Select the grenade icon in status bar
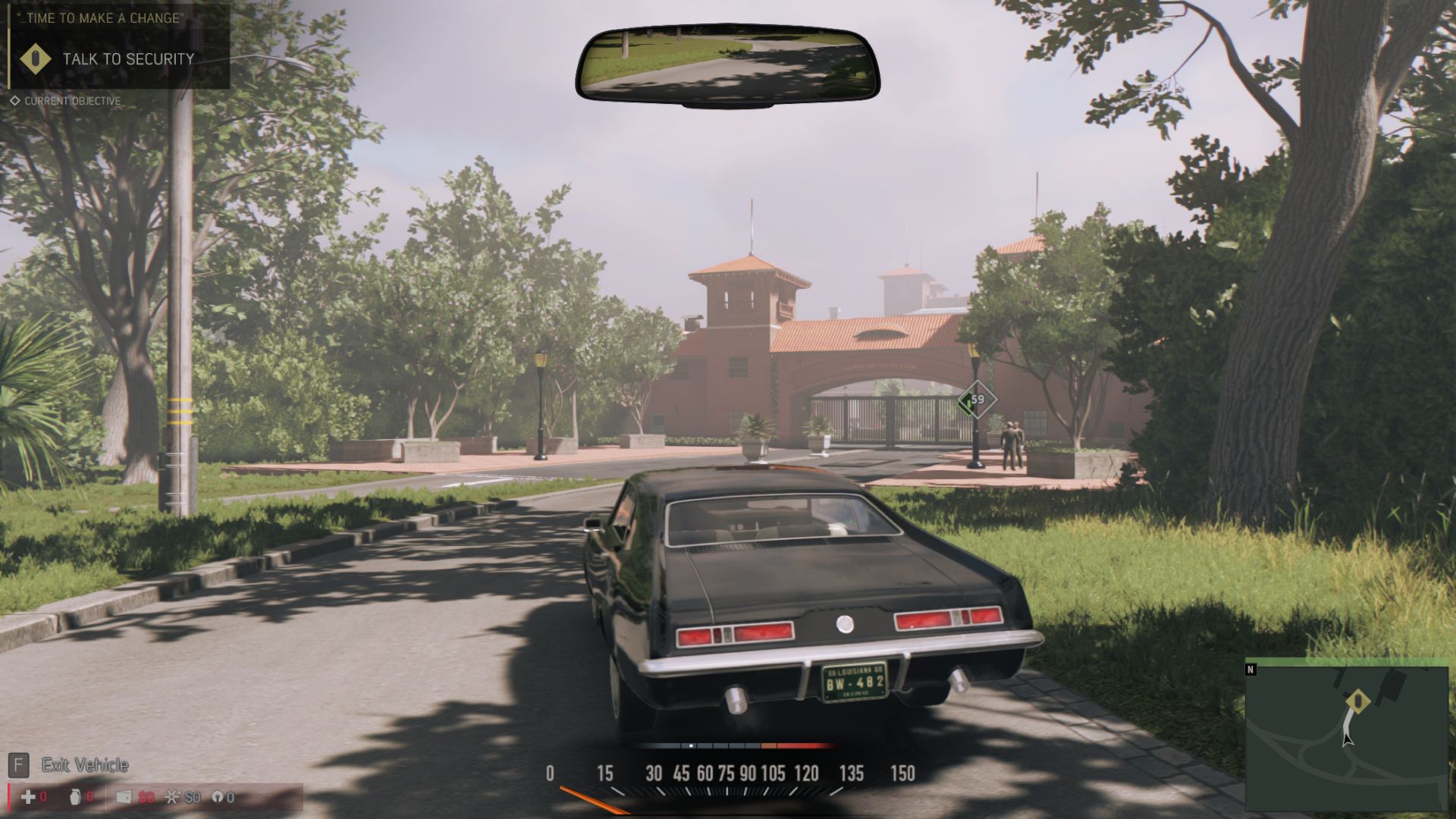This screenshot has height=819, width=1456. click(74, 797)
